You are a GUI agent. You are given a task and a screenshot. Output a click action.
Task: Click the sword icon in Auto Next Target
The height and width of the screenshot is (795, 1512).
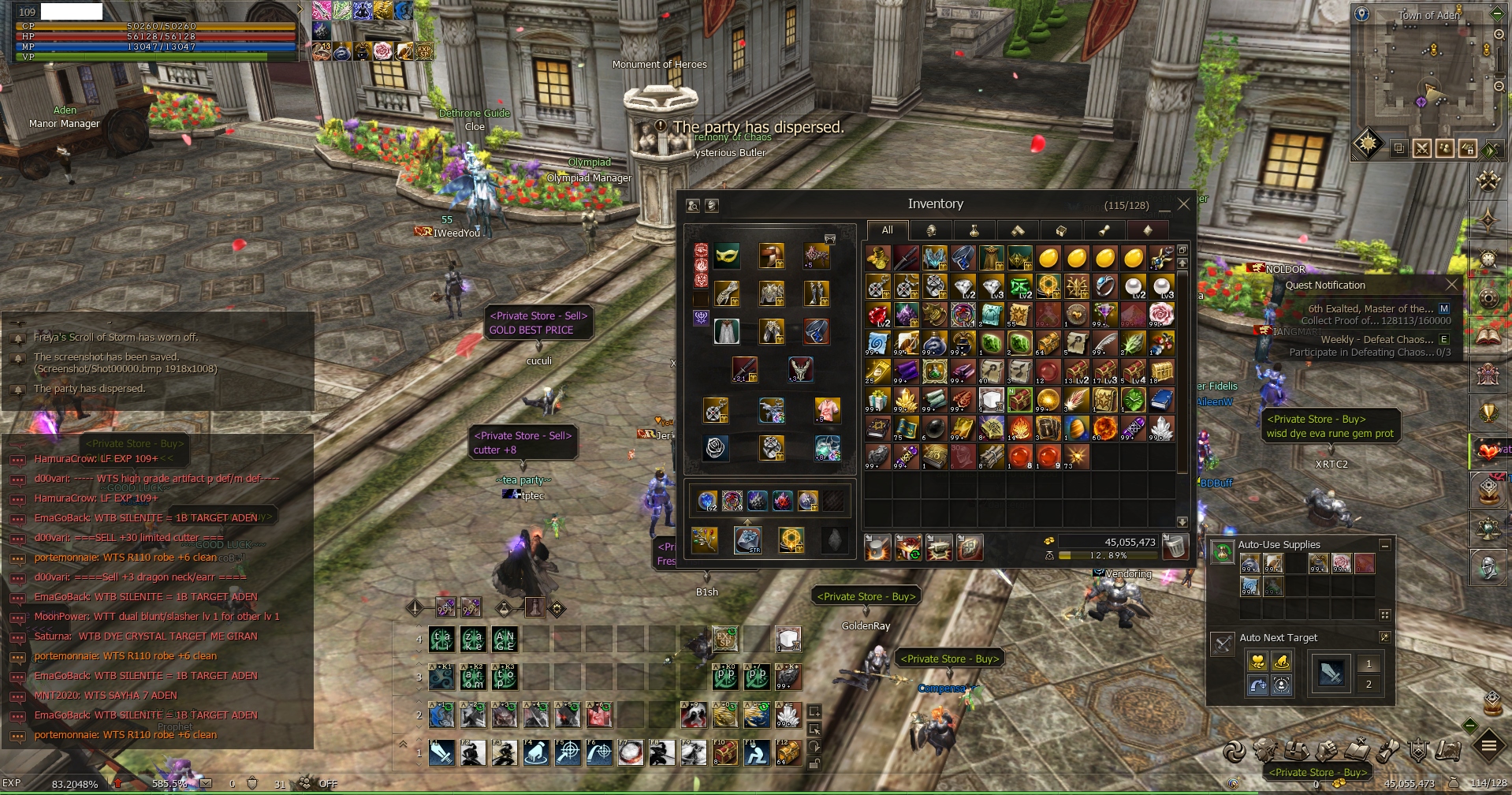click(x=1331, y=674)
